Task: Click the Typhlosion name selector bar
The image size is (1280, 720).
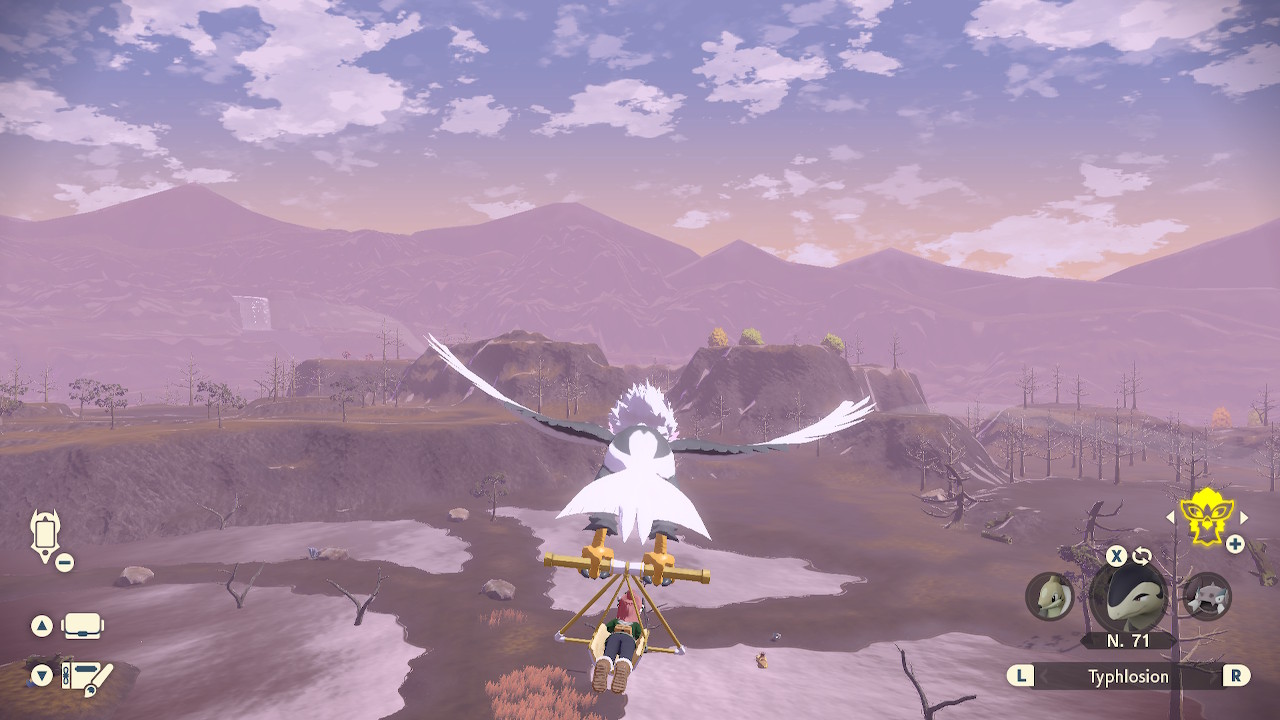Action: (x=1128, y=677)
